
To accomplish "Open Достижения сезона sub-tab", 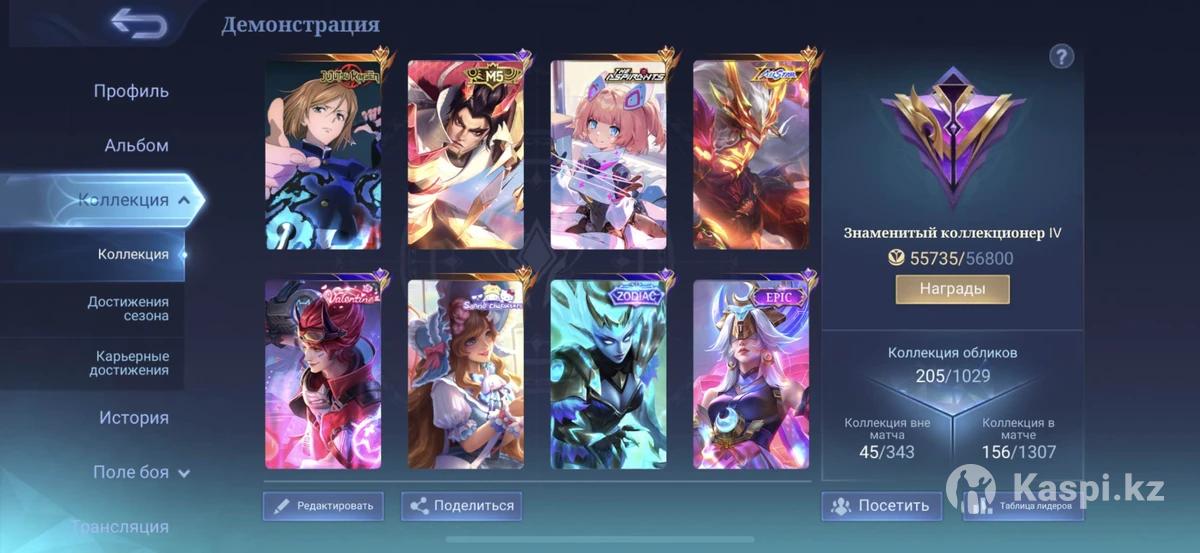I will [x=128, y=308].
